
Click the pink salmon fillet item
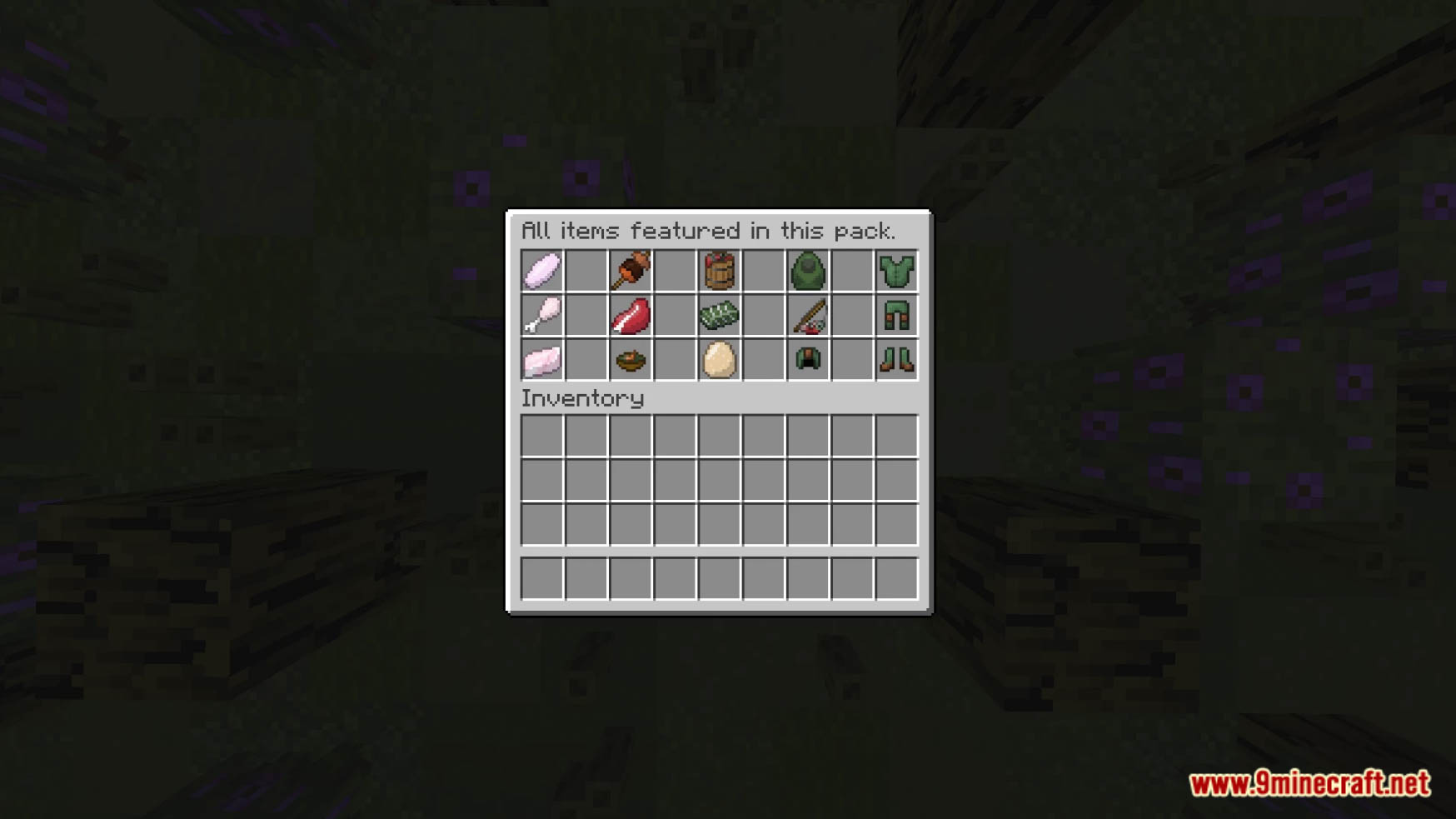(541, 358)
